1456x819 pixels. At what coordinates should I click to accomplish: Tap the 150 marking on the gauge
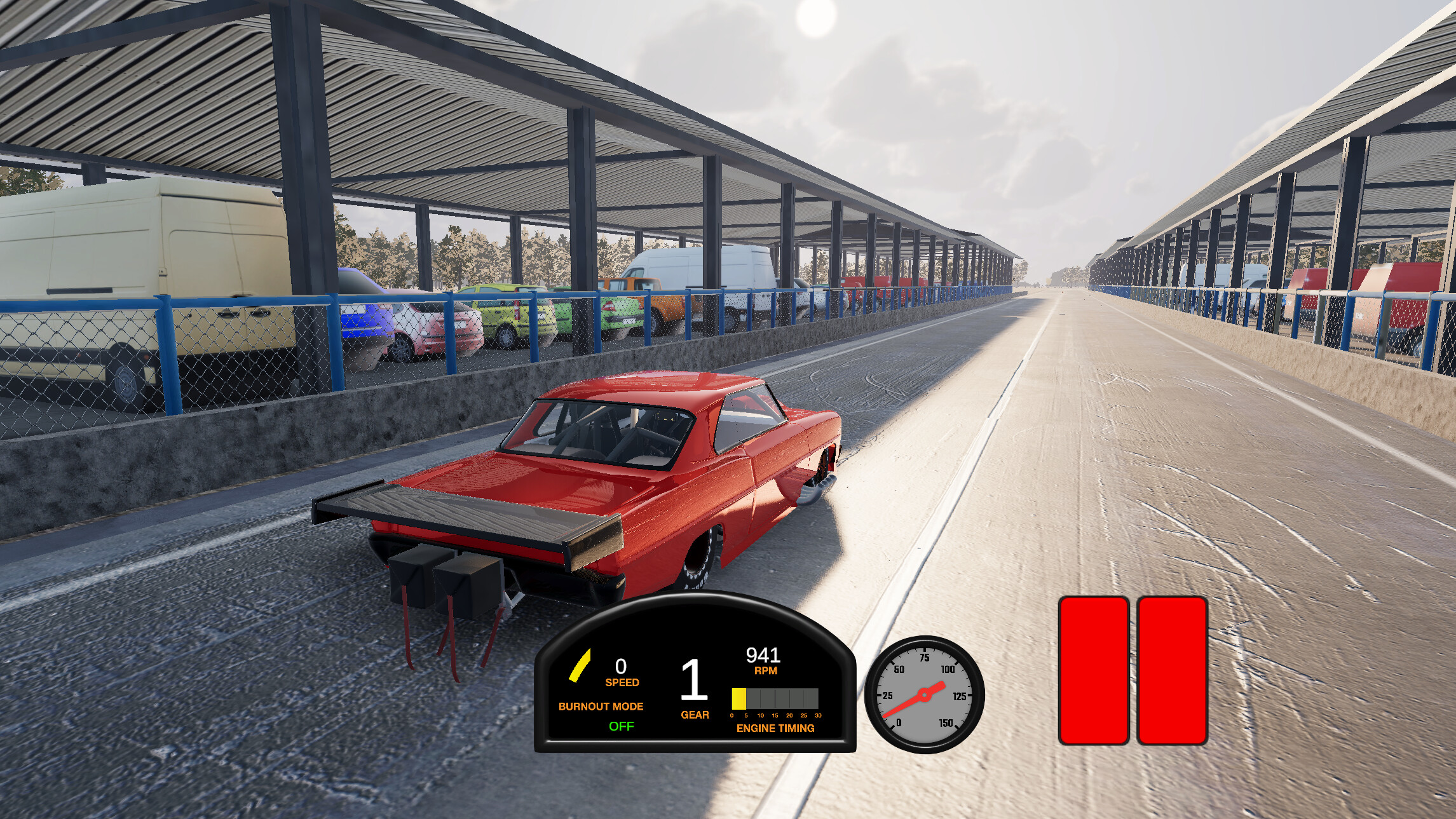tap(946, 722)
